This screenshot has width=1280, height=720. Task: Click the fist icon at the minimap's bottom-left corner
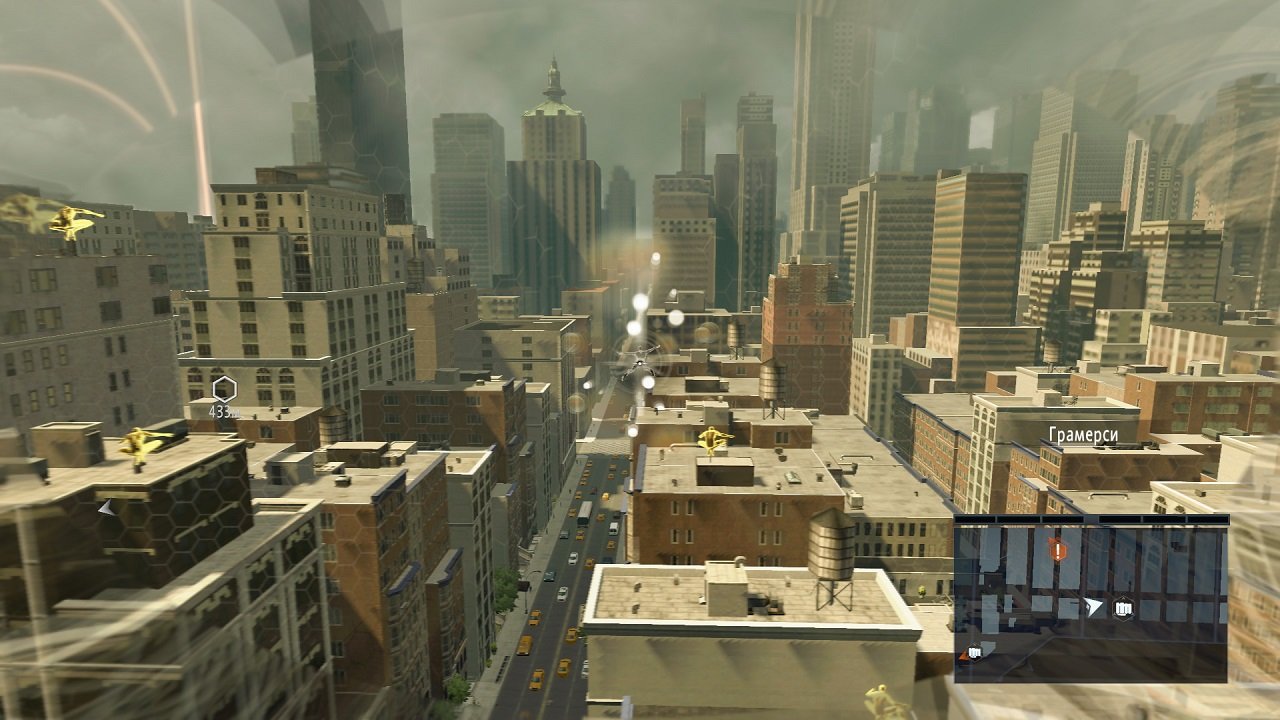click(x=975, y=652)
